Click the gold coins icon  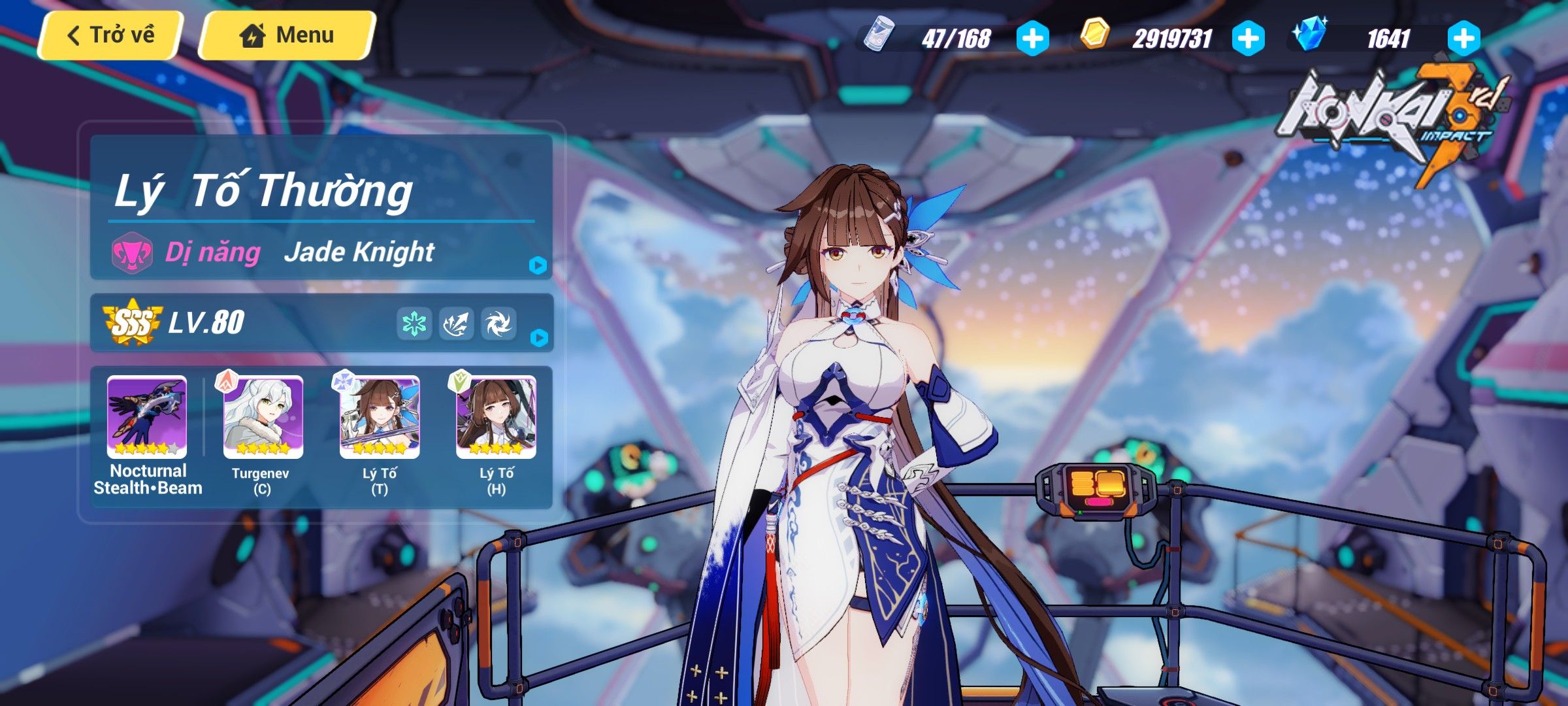[x=1096, y=37]
